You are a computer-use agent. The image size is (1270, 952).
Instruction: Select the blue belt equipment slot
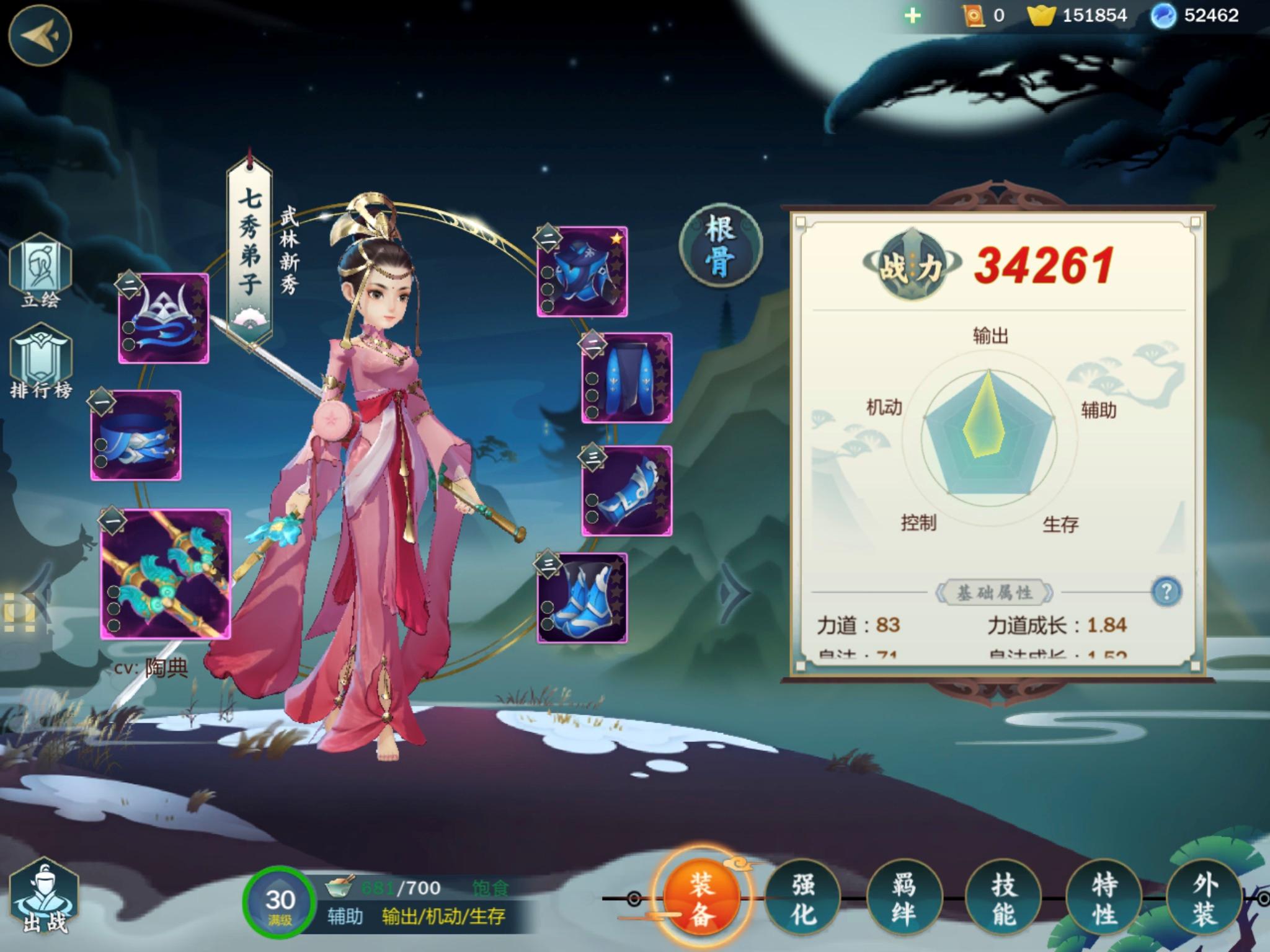tap(136, 435)
